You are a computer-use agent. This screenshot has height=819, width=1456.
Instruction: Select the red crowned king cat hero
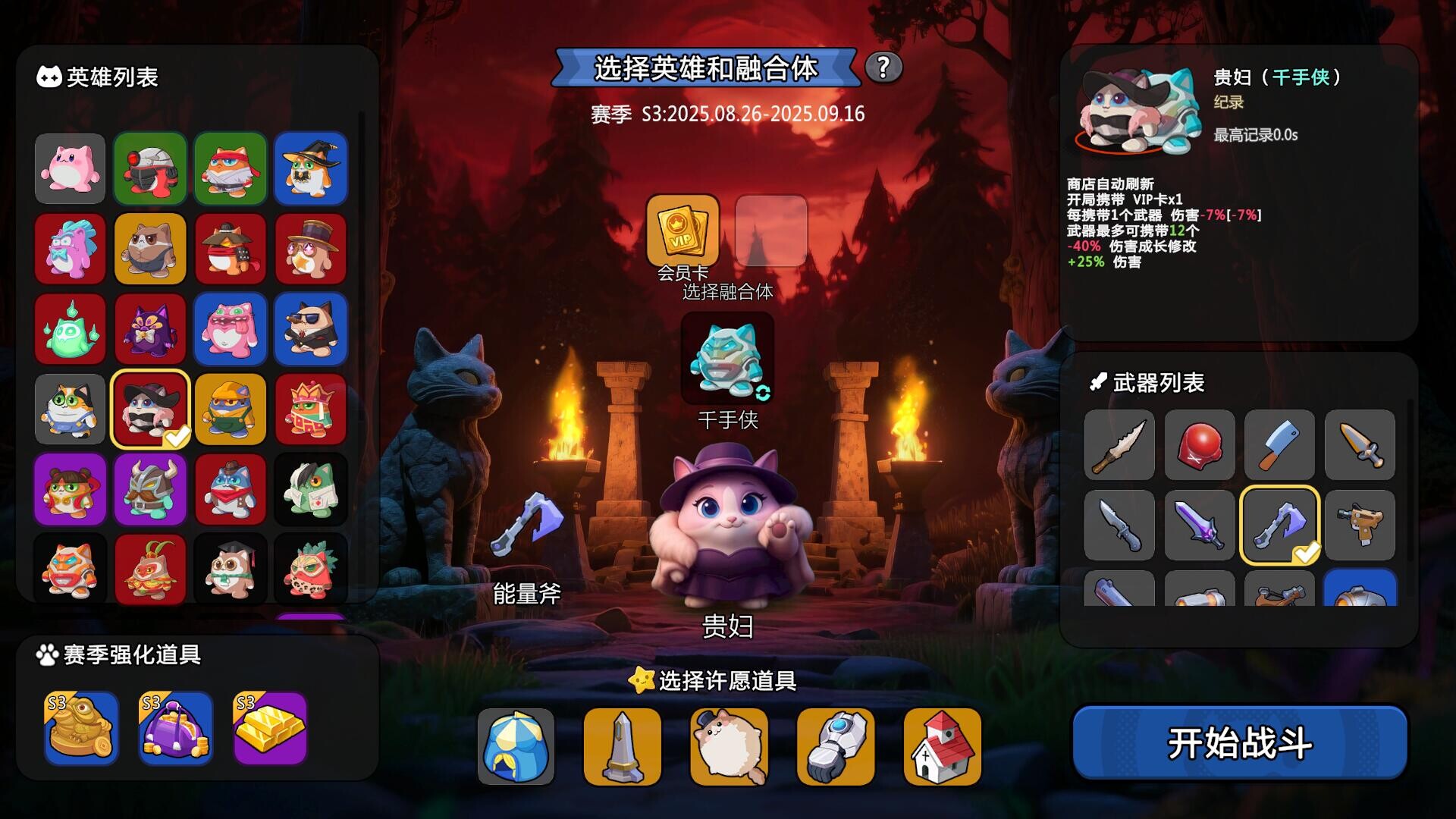click(x=310, y=409)
